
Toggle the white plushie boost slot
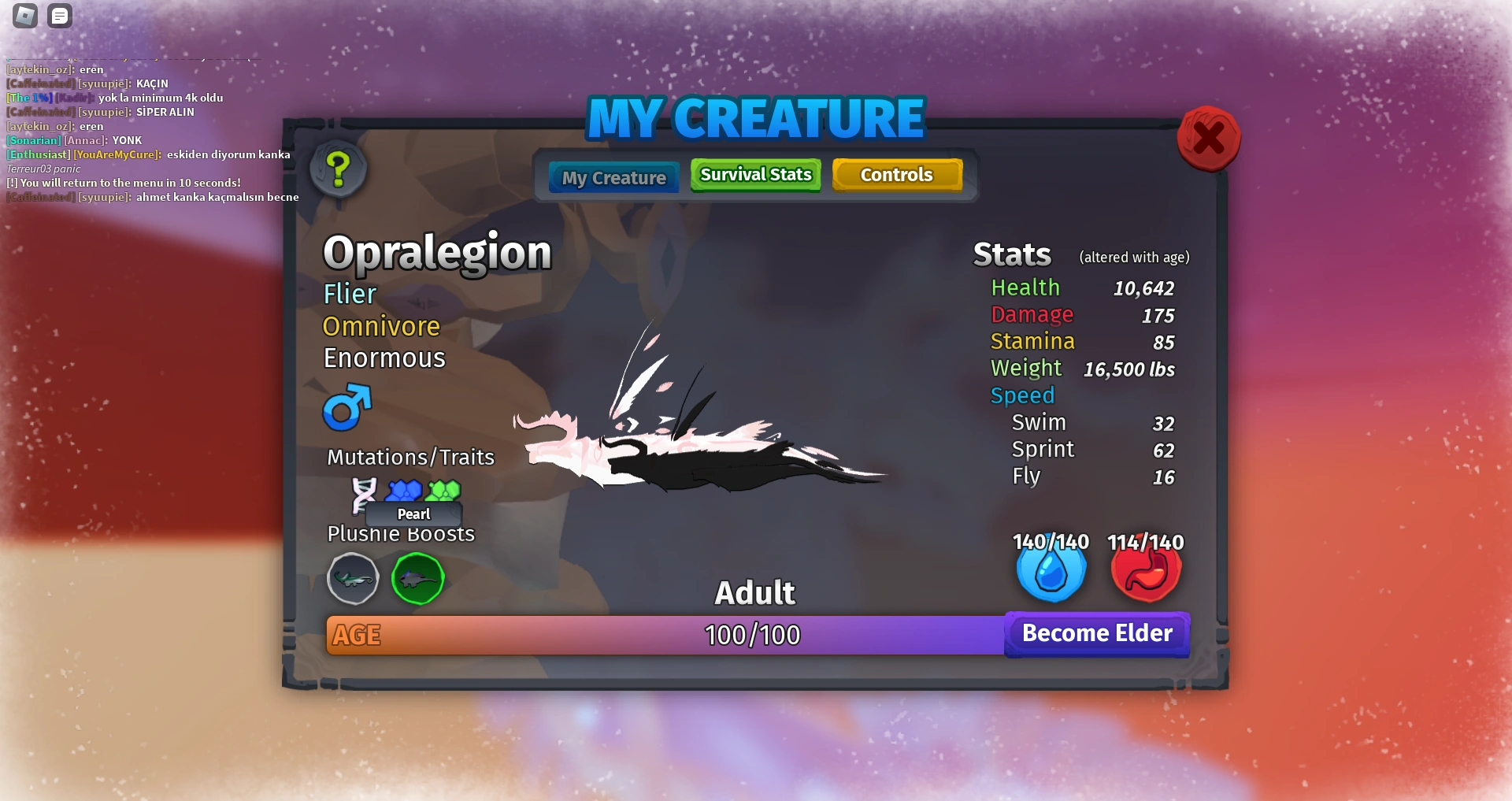[353, 578]
